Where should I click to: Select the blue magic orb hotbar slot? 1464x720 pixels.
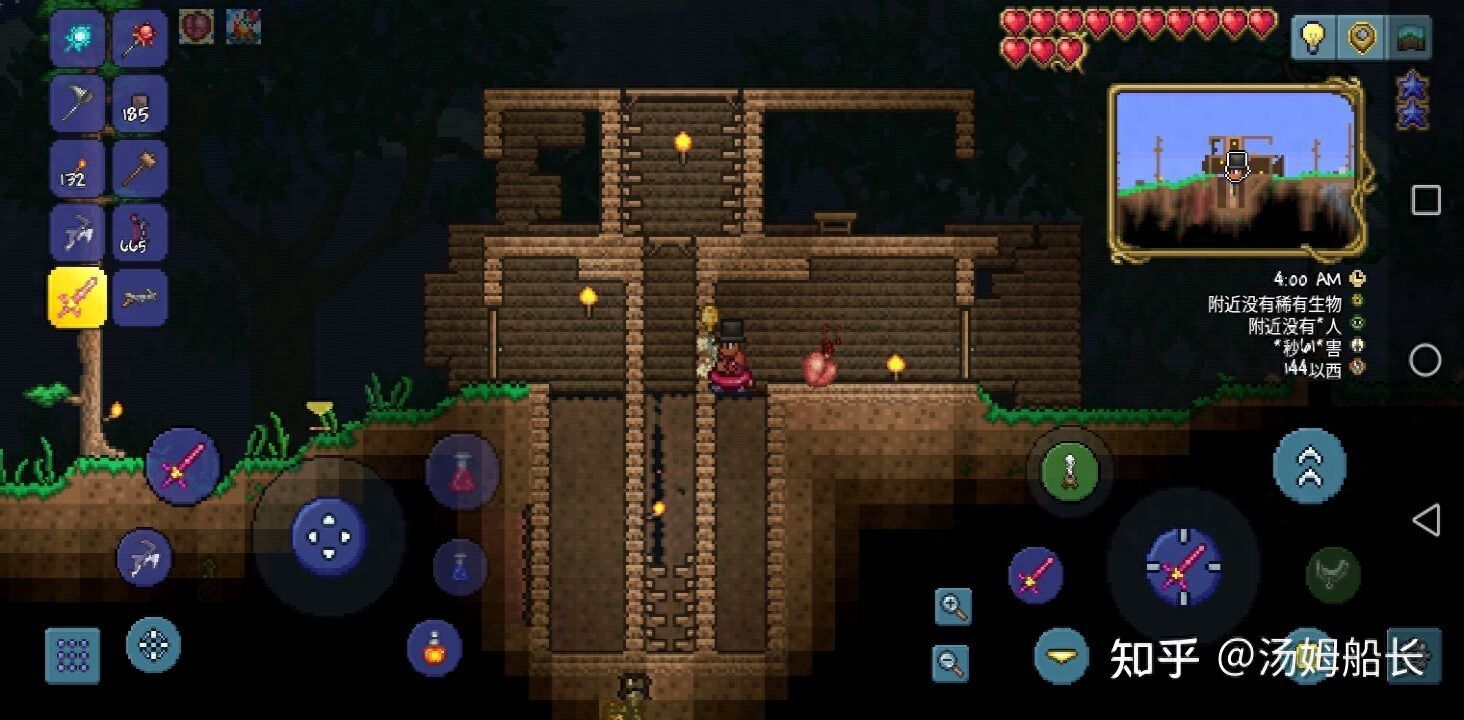pyautogui.click(x=77, y=40)
